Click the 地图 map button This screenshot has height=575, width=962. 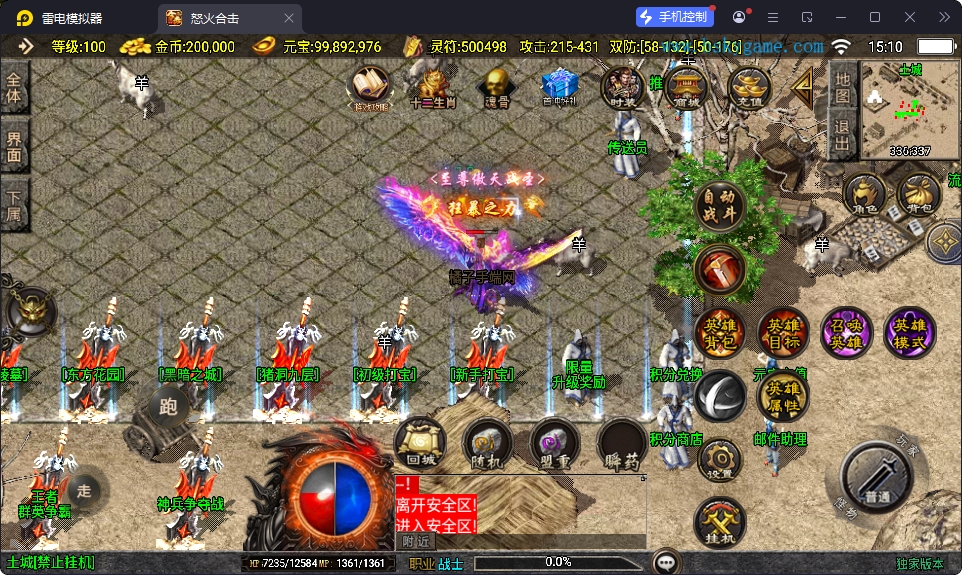coord(843,87)
